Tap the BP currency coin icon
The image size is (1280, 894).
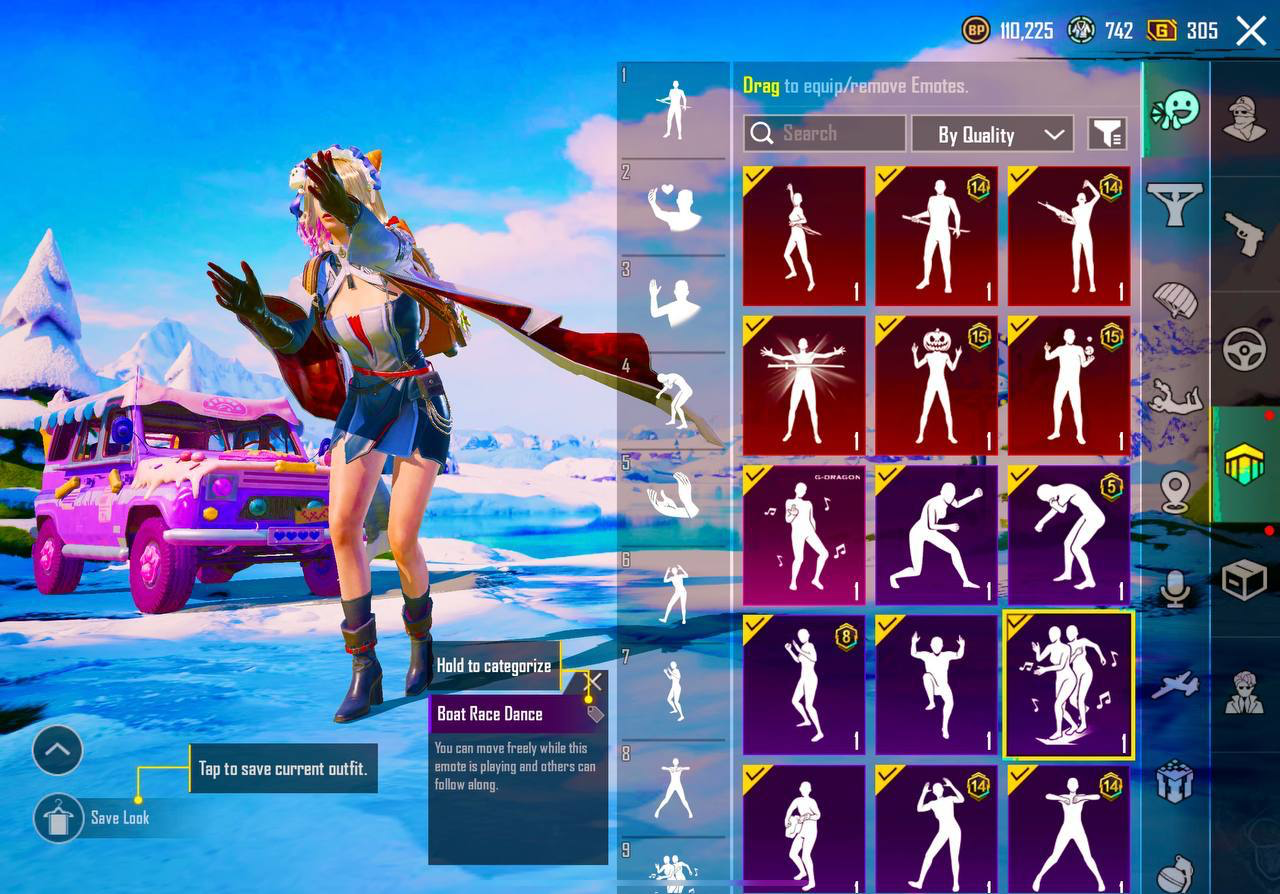click(x=976, y=30)
